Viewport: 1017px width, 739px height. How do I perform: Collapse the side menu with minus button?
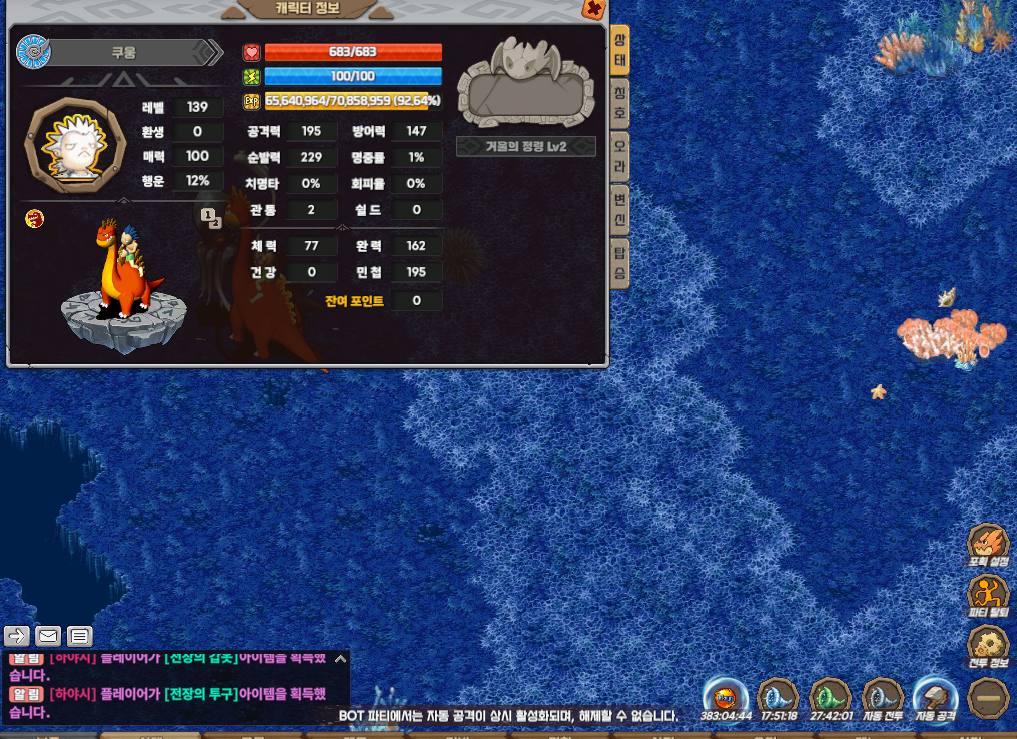coord(988,697)
